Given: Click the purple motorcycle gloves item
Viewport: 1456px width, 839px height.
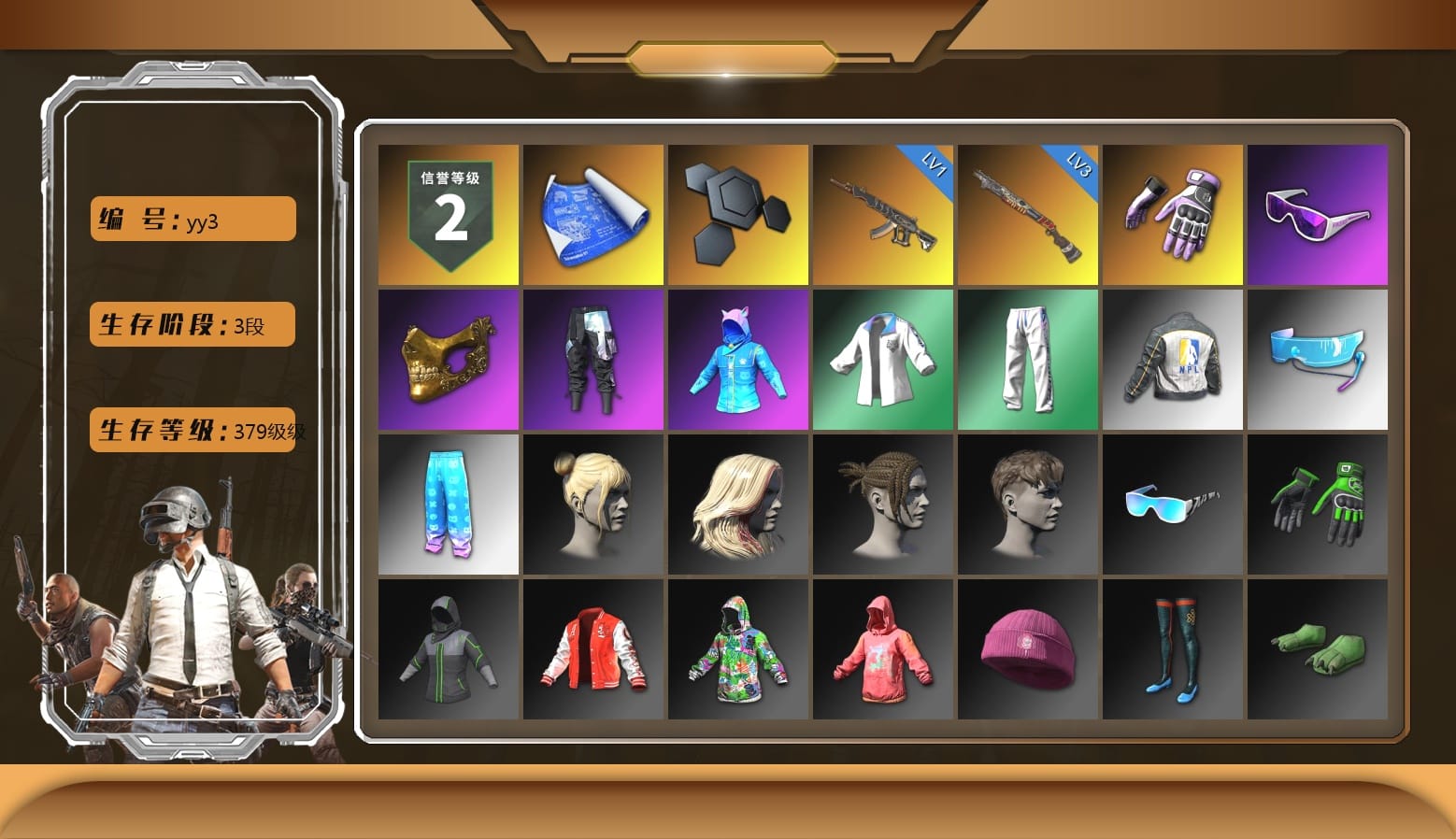Looking at the screenshot, I should coord(1173,213).
